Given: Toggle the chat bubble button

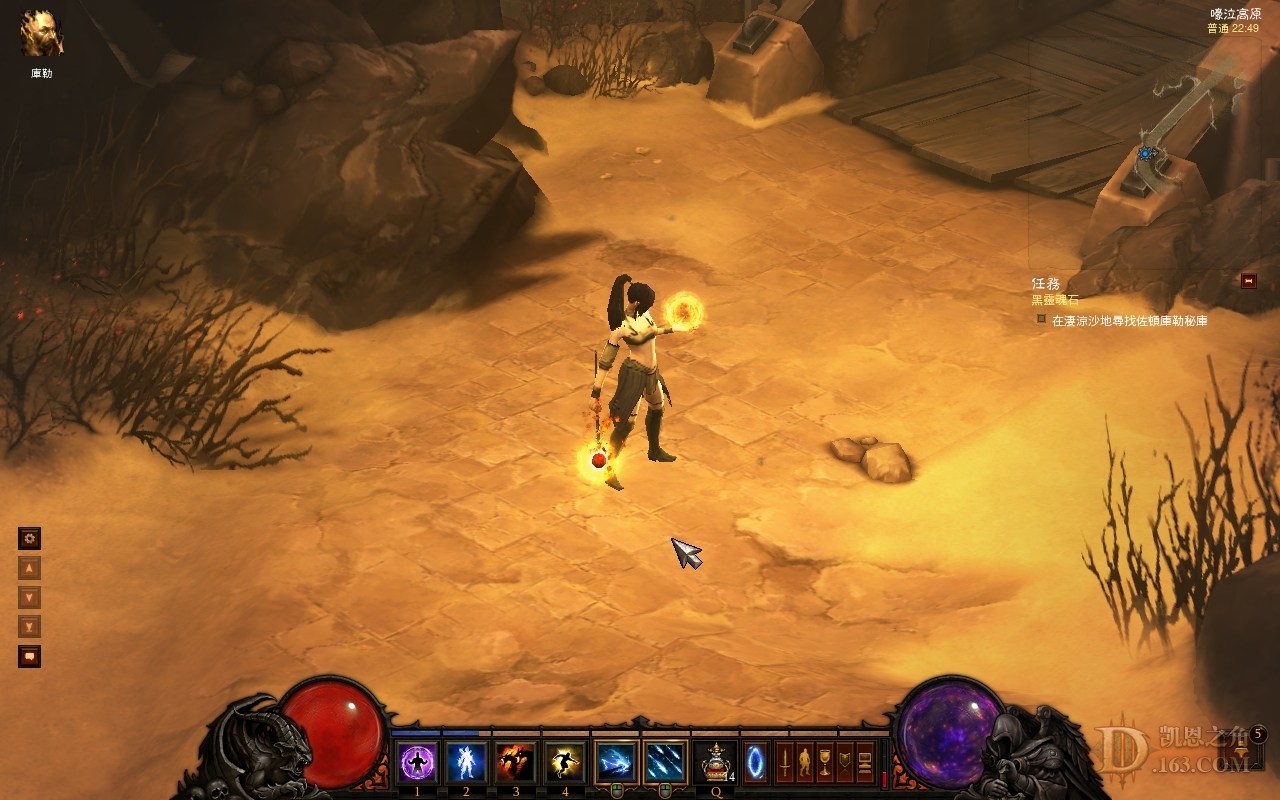Looking at the screenshot, I should click(x=30, y=657).
